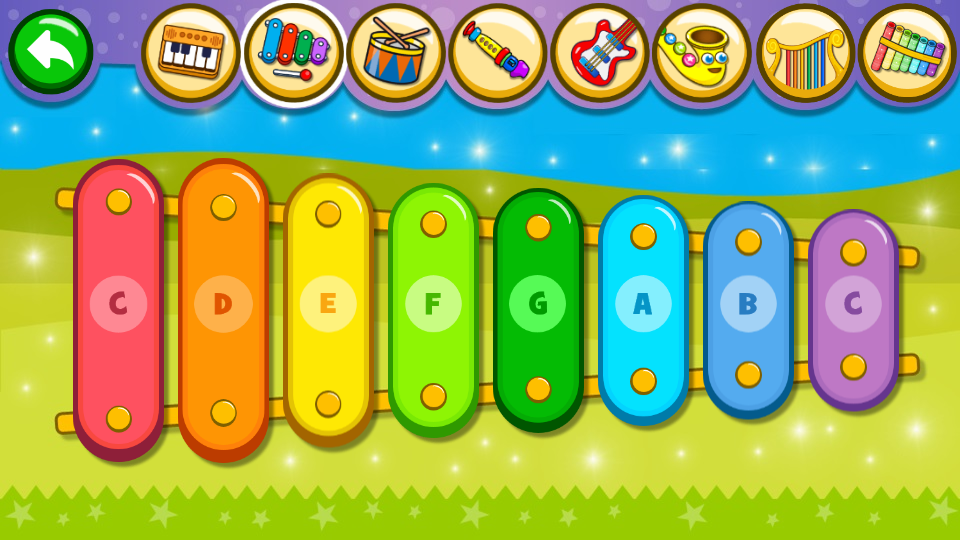
Task: Strike the orange D bar
Action: (x=223, y=305)
